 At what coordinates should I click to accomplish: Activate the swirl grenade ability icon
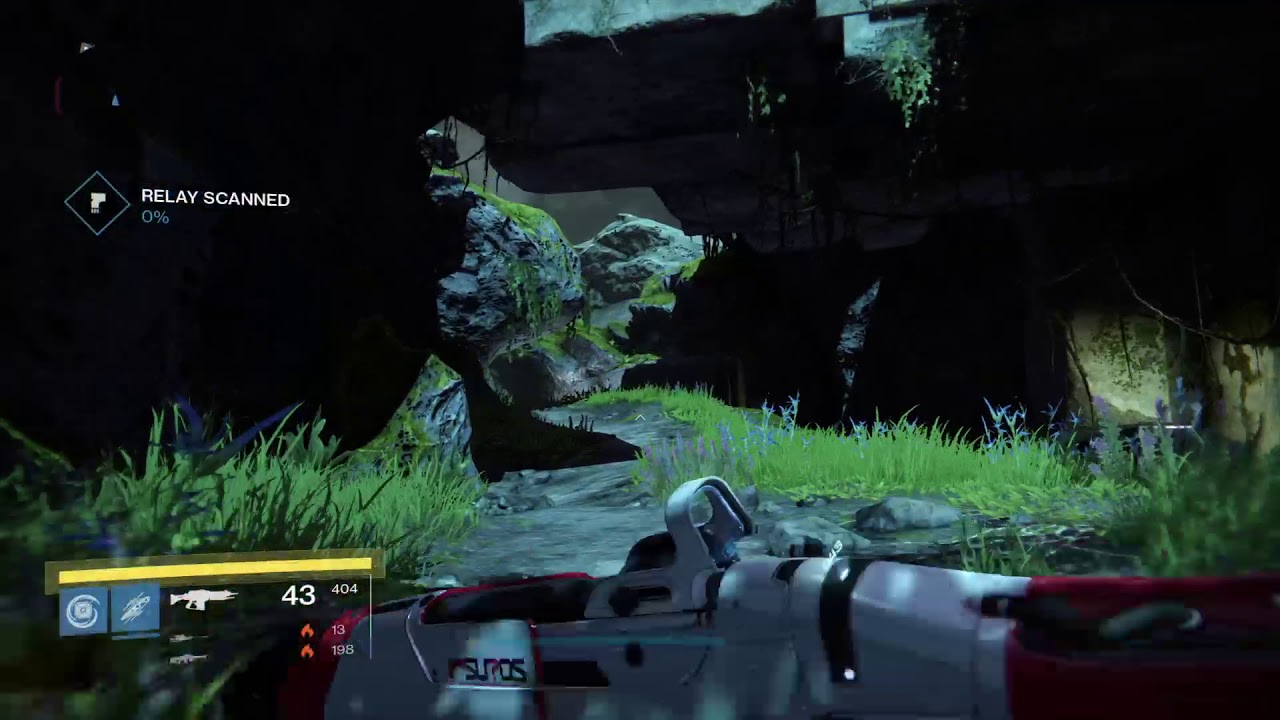(x=83, y=610)
